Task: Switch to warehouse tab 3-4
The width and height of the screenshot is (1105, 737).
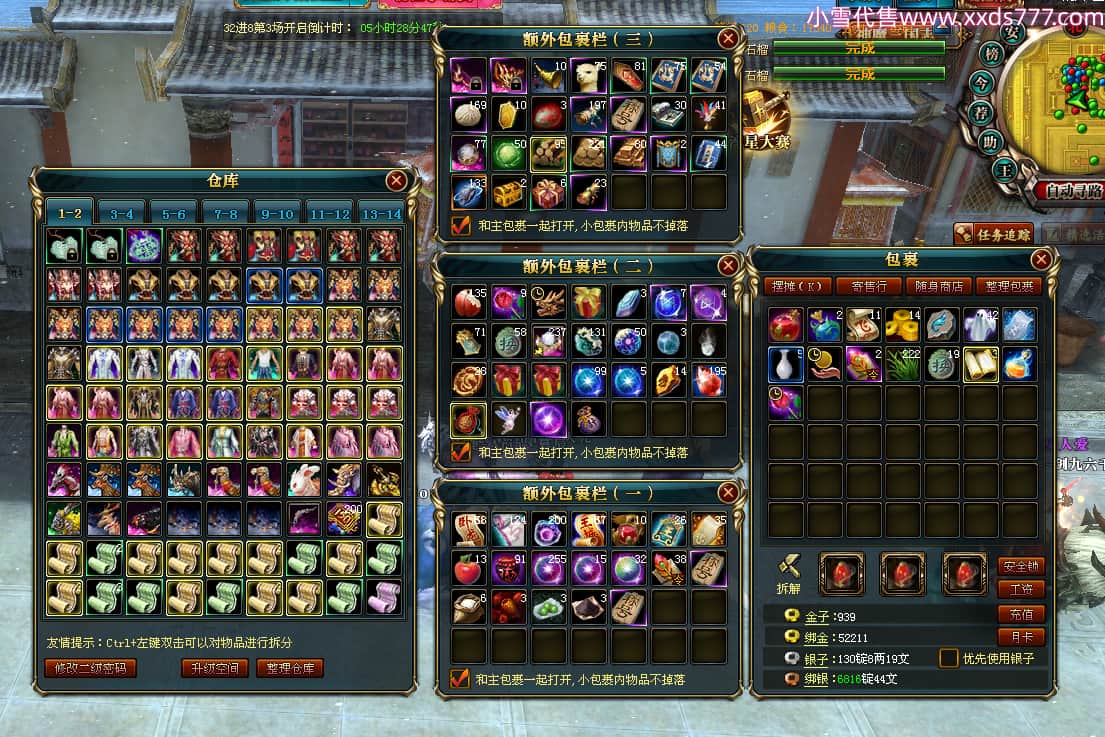Action: tap(122, 214)
